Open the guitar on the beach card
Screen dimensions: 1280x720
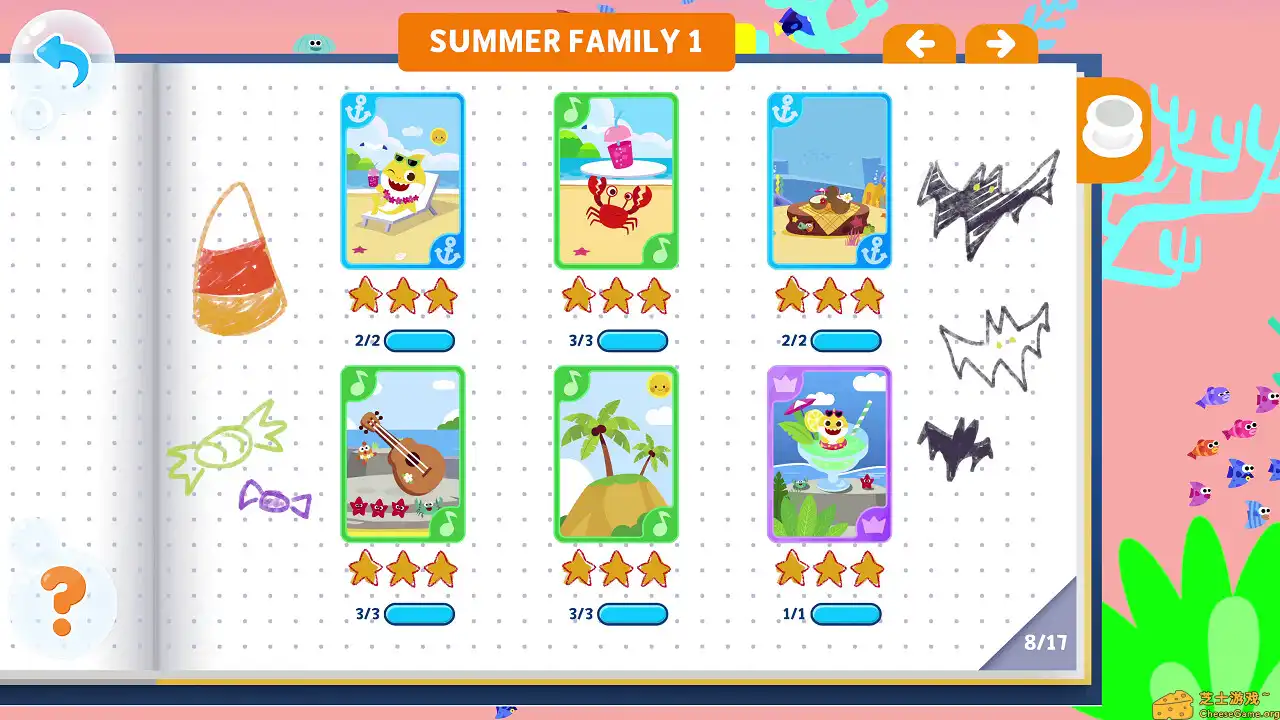pos(403,453)
